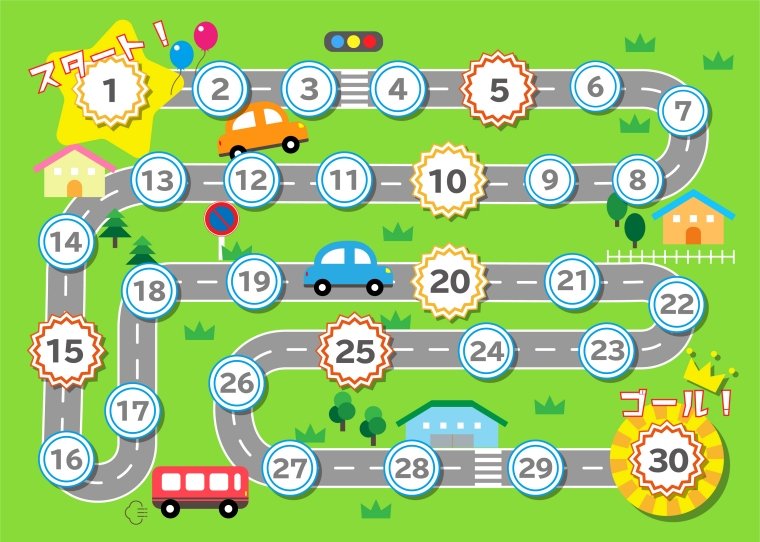
Task: Select board space number 11
Action: (344, 180)
